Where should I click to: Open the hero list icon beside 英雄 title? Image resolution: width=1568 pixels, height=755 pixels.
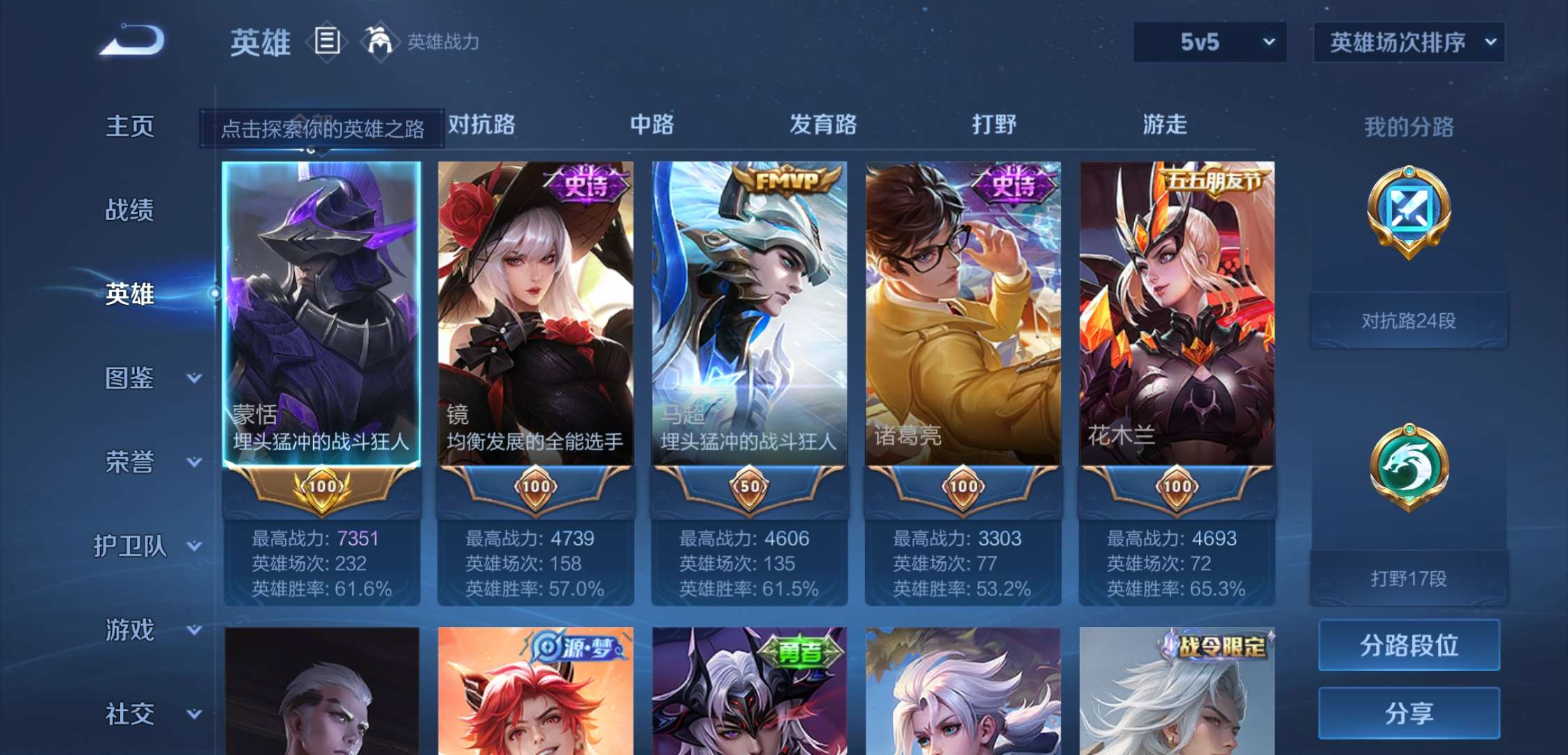tap(327, 41)
